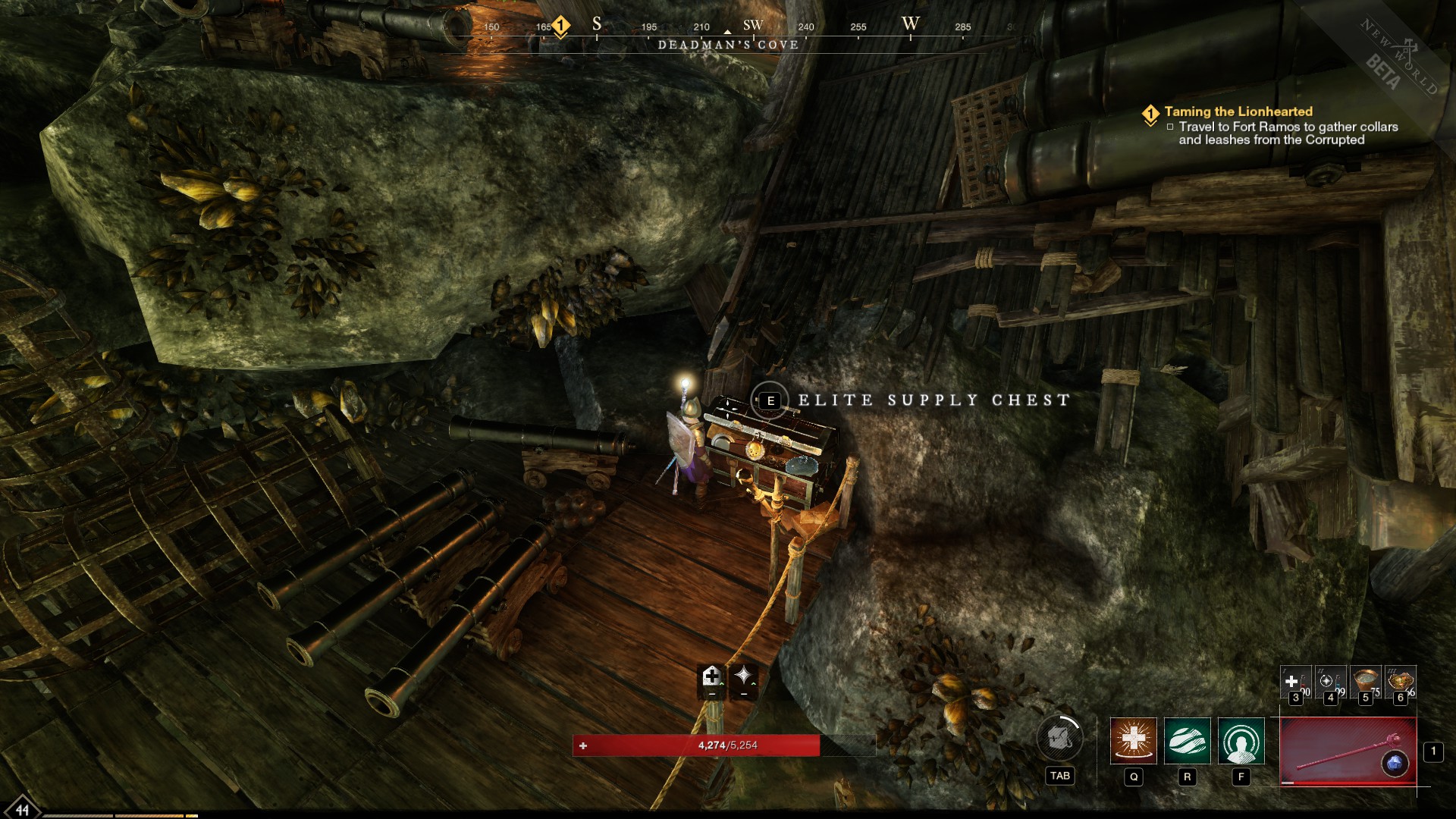This screenshot has height=819, width=1456.
Task: Select the healing cross buff above the health bar
Action: coord(711,676)
